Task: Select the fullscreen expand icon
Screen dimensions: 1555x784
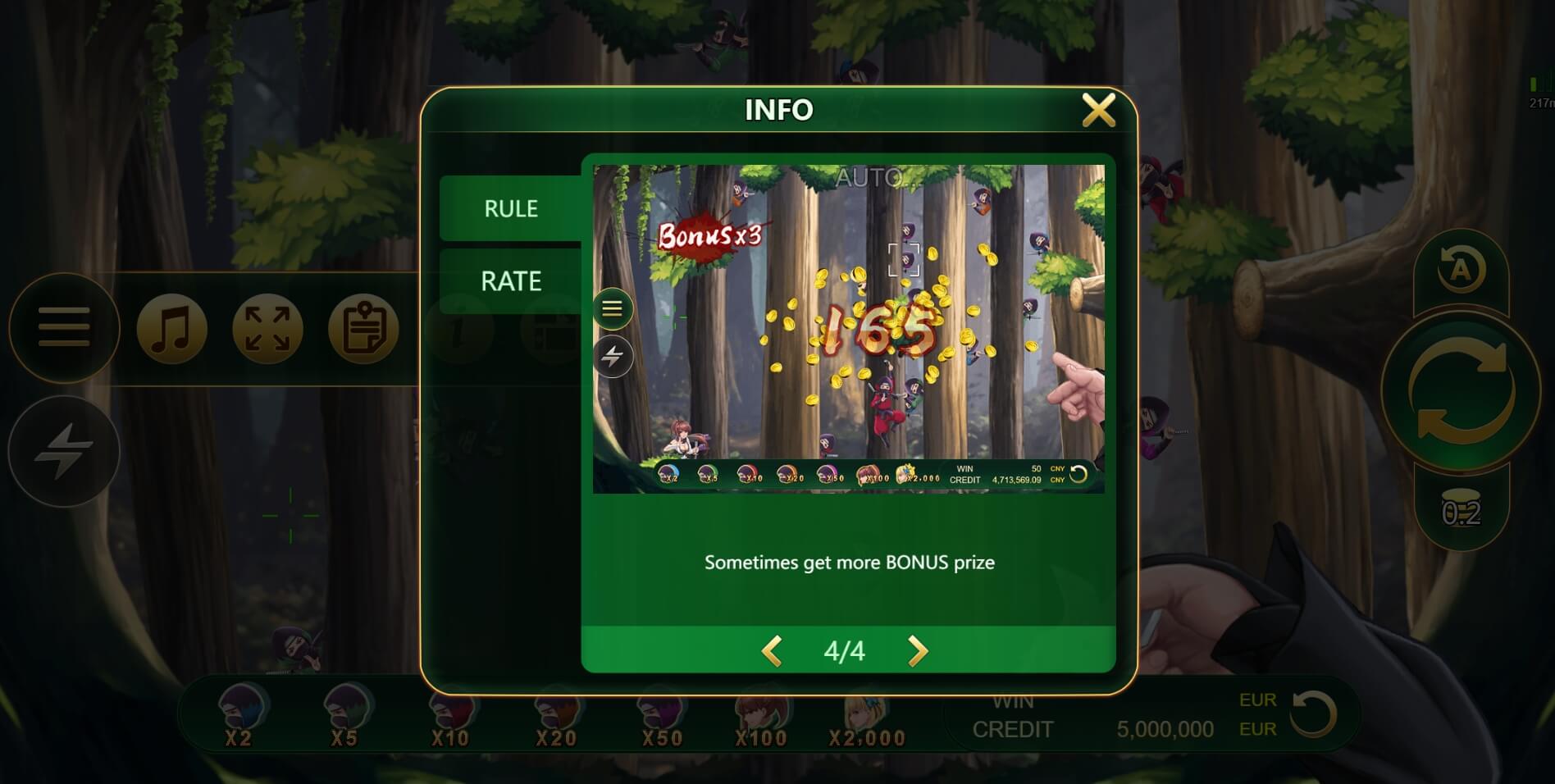Action: 266,328
